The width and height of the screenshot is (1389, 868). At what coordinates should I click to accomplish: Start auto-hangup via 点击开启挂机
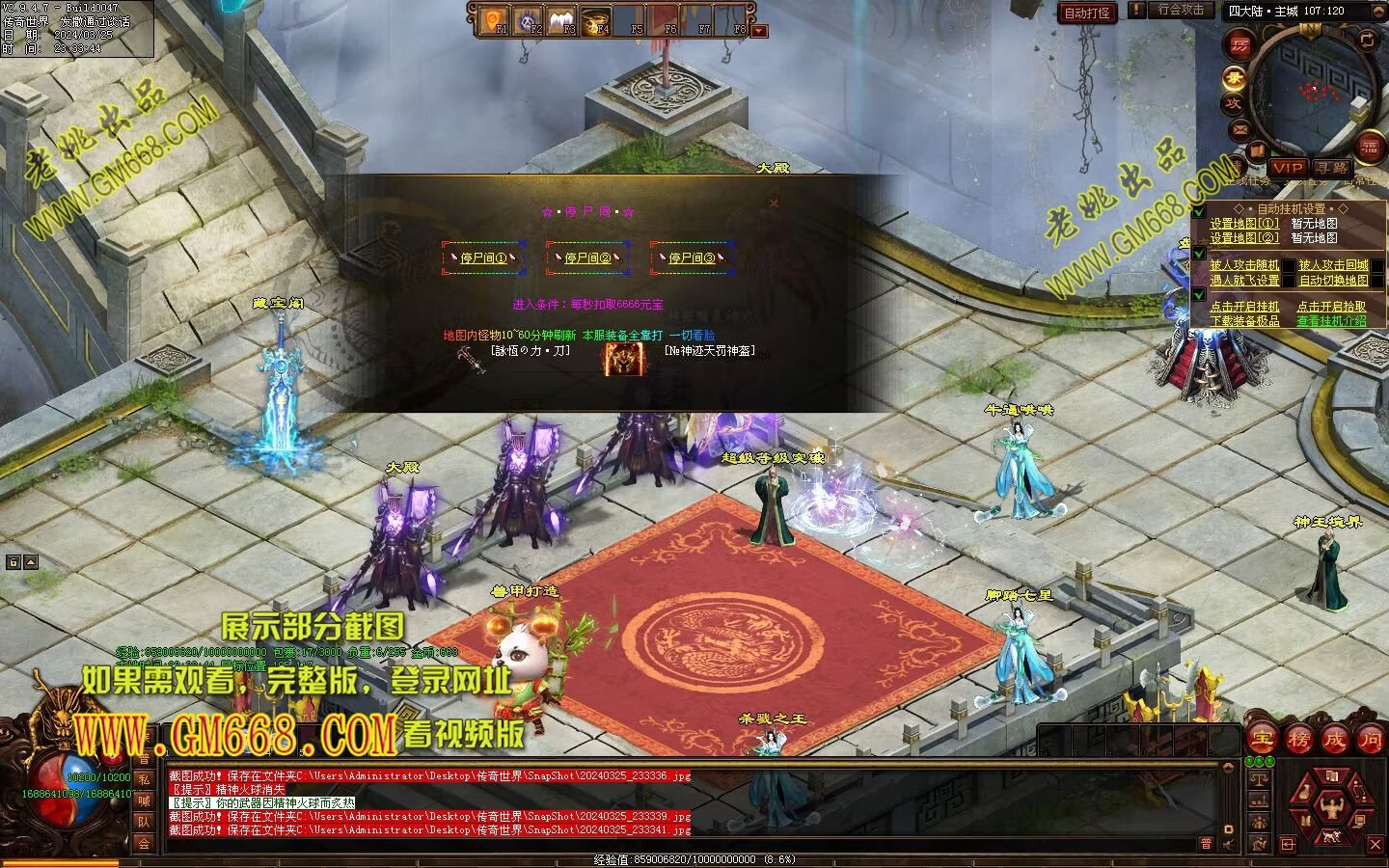click(x=1244, y=307)
